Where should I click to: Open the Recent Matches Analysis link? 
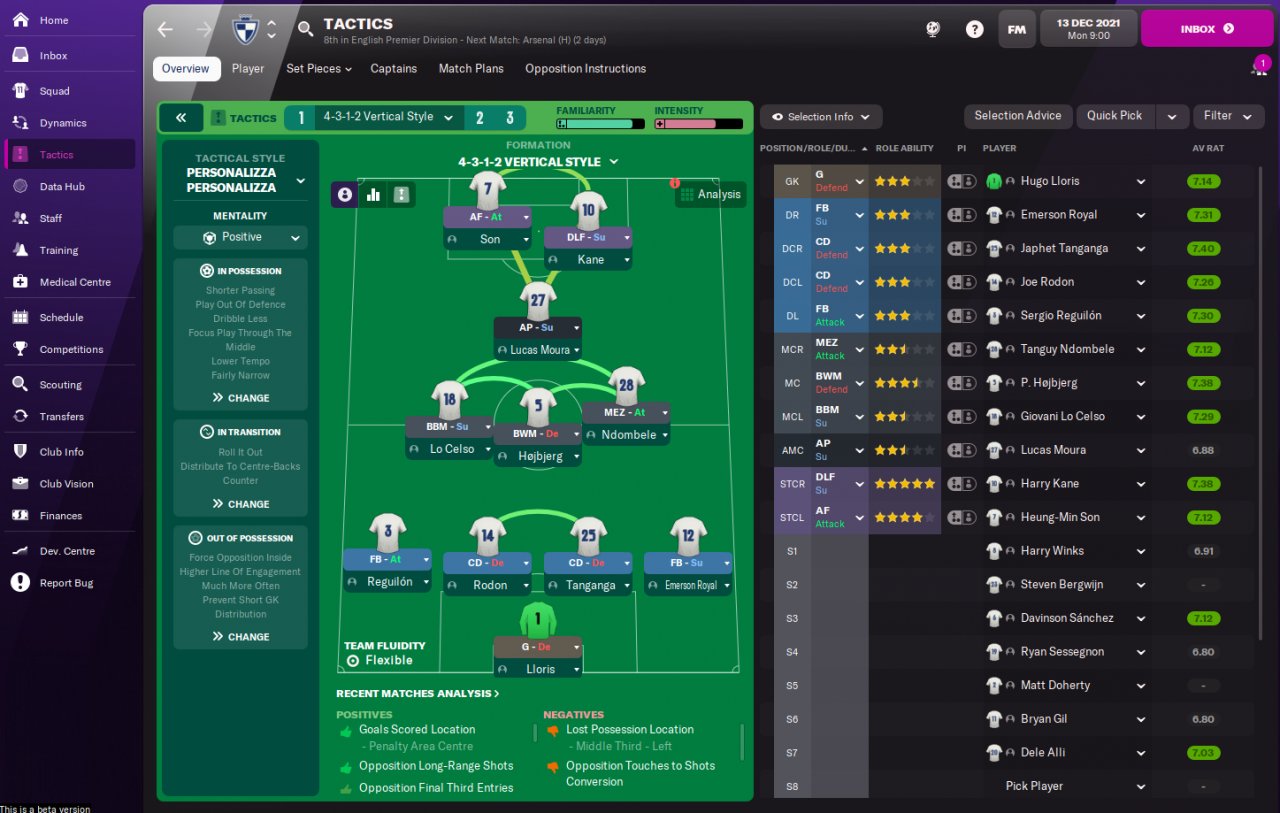[417, 694]
